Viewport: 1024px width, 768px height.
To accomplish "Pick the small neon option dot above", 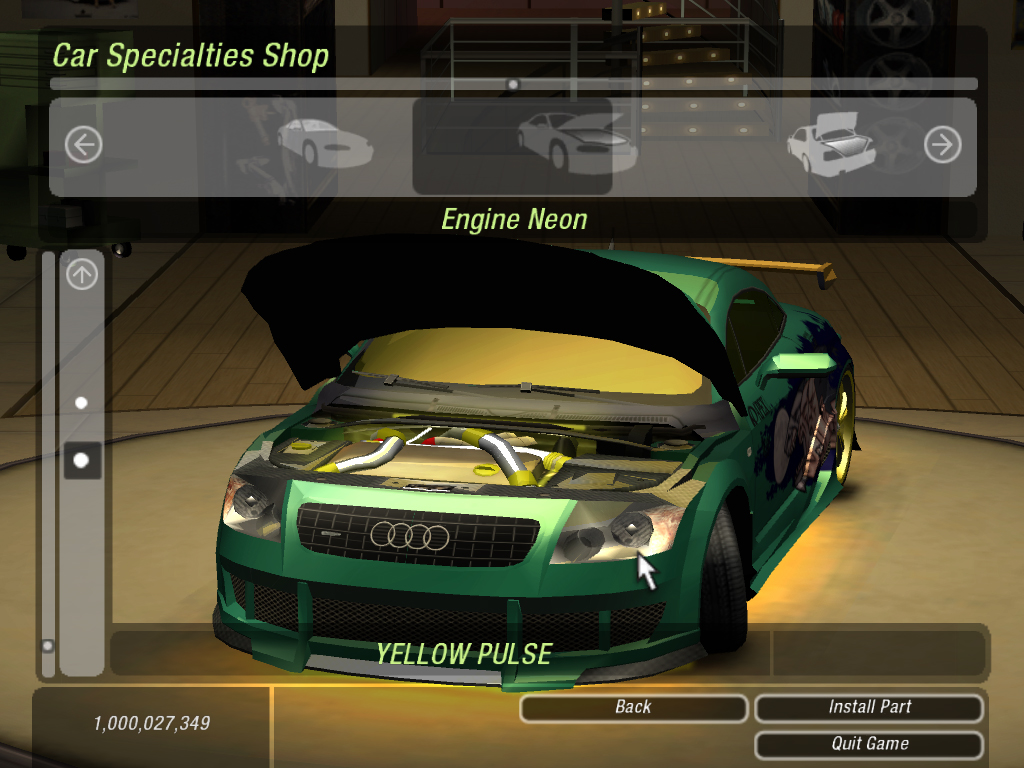I will click(x=82, y=403).
